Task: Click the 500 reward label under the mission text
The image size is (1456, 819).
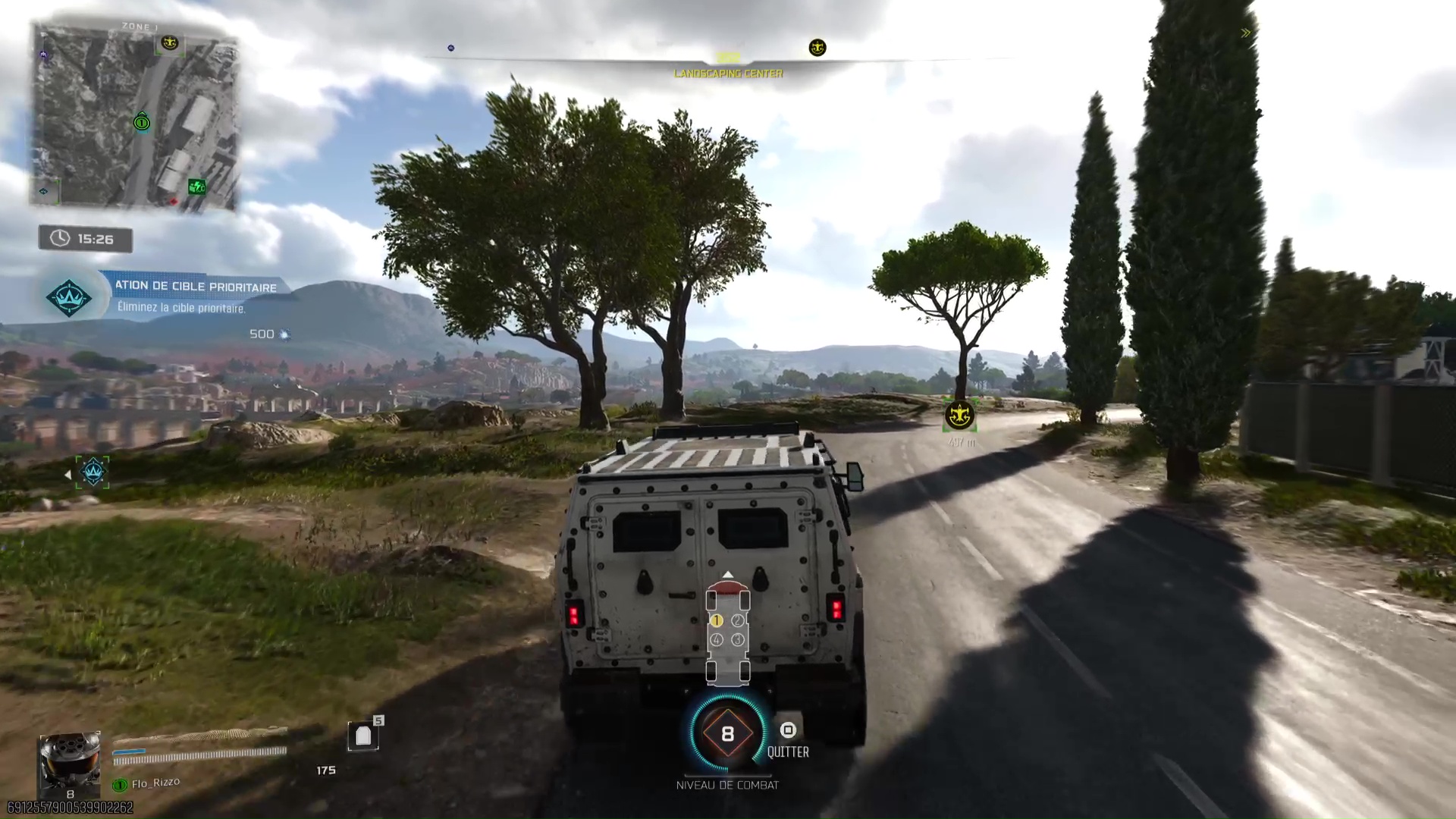Action: (262, 333)
